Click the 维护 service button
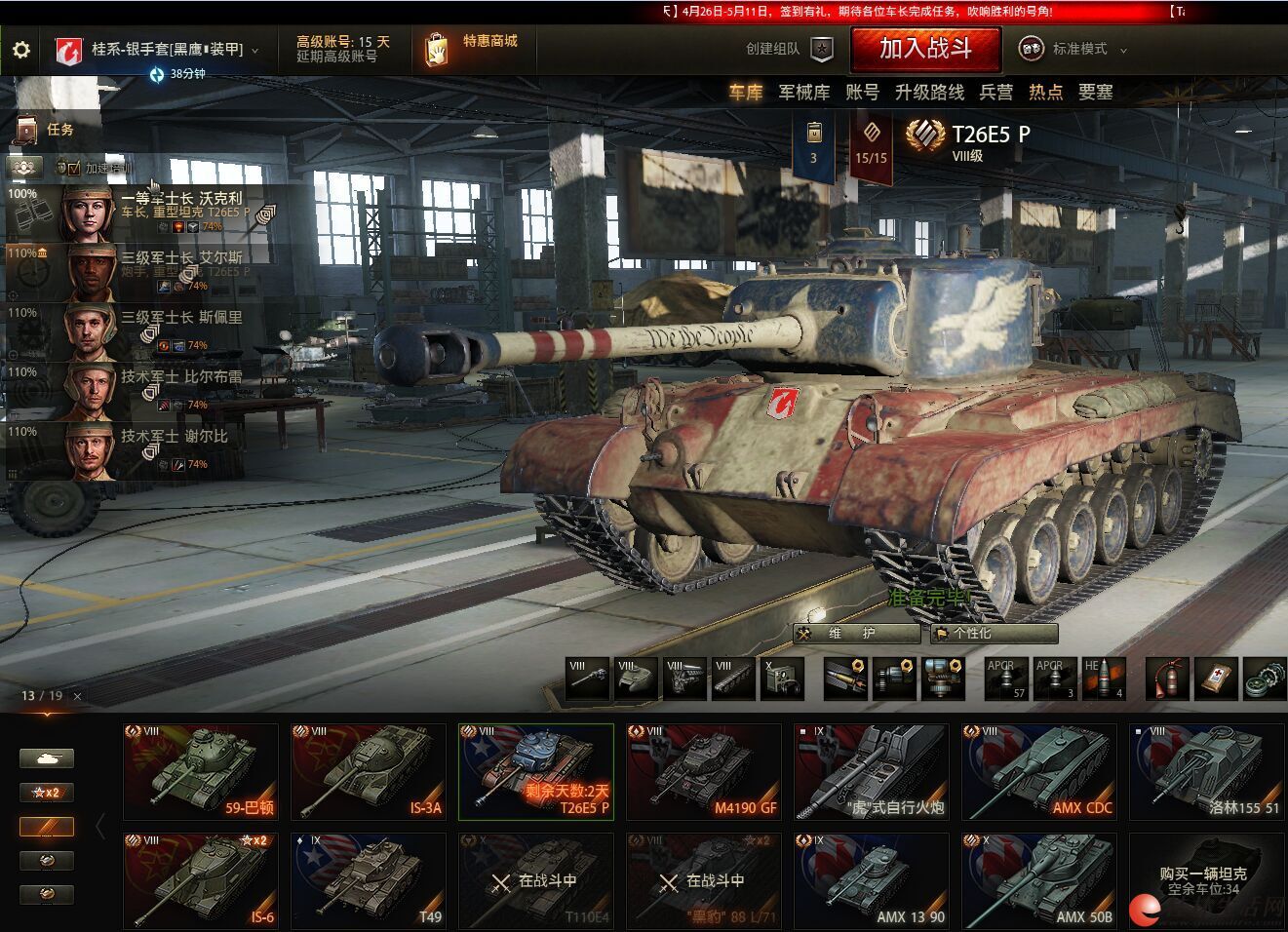This screenshot has width=1288, height=932. click(857, 634)
